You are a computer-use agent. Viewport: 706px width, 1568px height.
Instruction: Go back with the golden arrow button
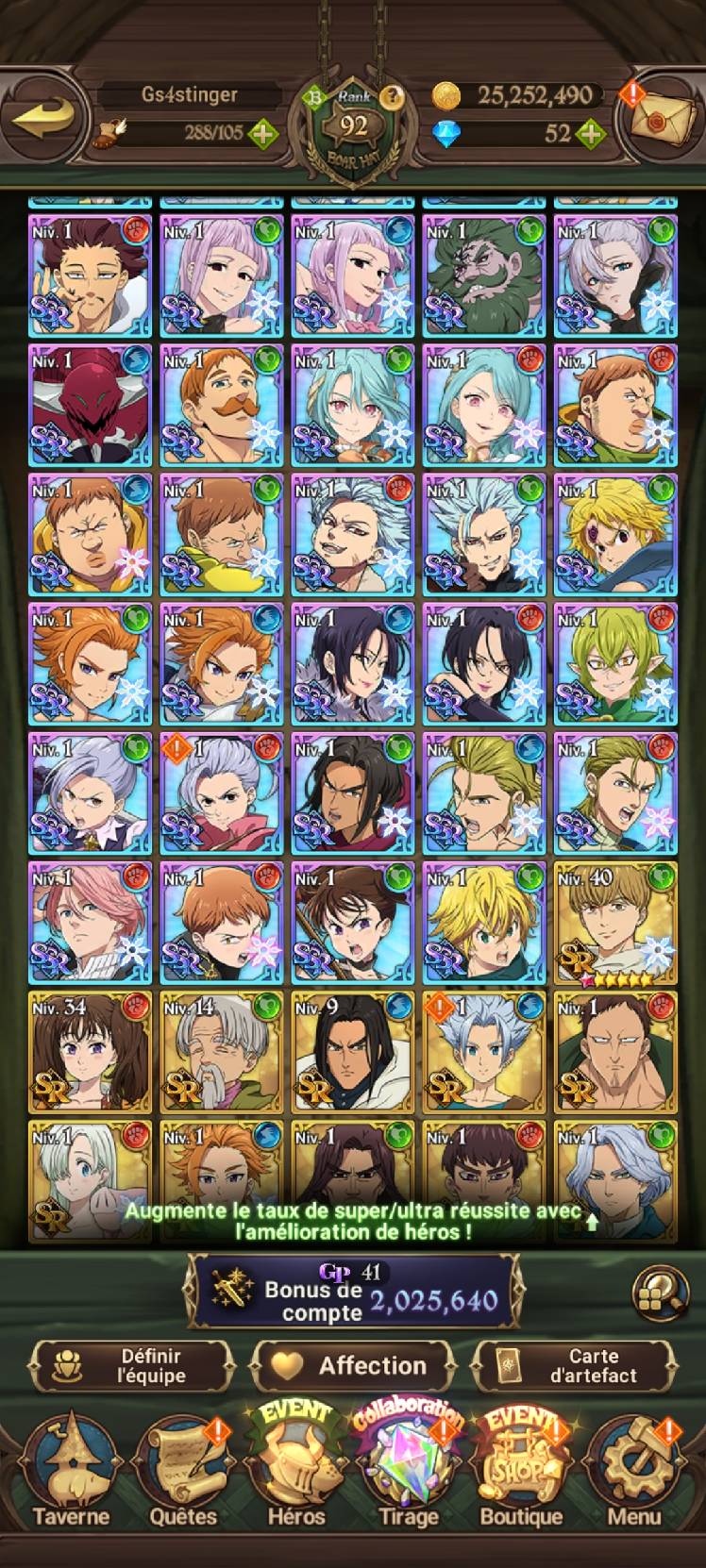(45, 119)
